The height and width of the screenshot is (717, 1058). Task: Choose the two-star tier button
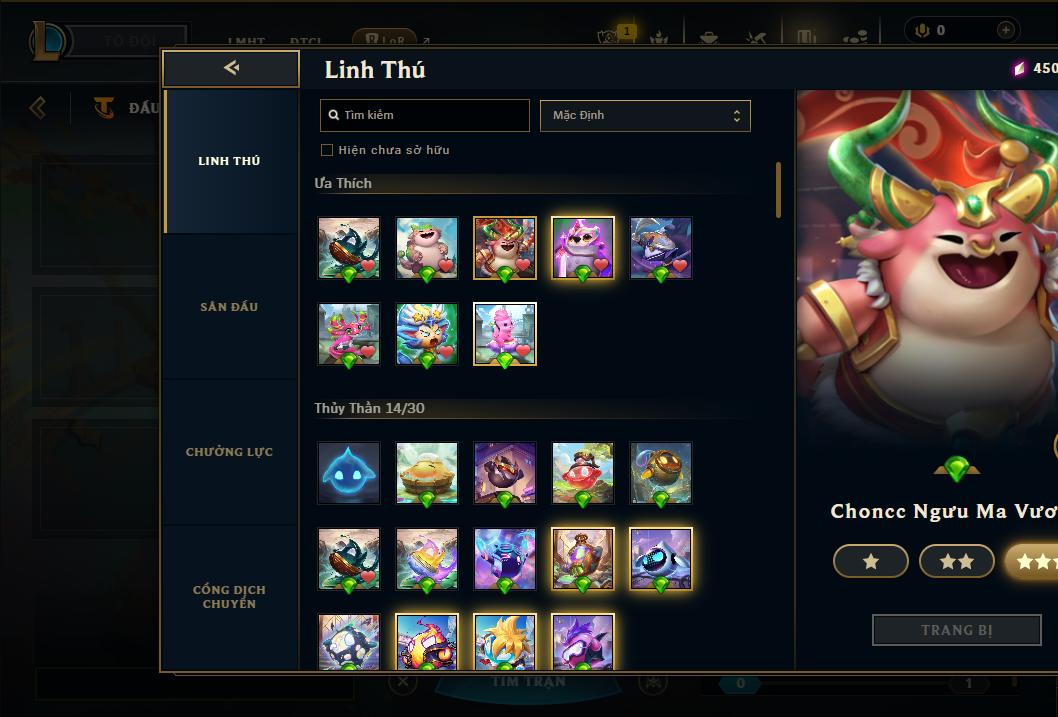956,562
